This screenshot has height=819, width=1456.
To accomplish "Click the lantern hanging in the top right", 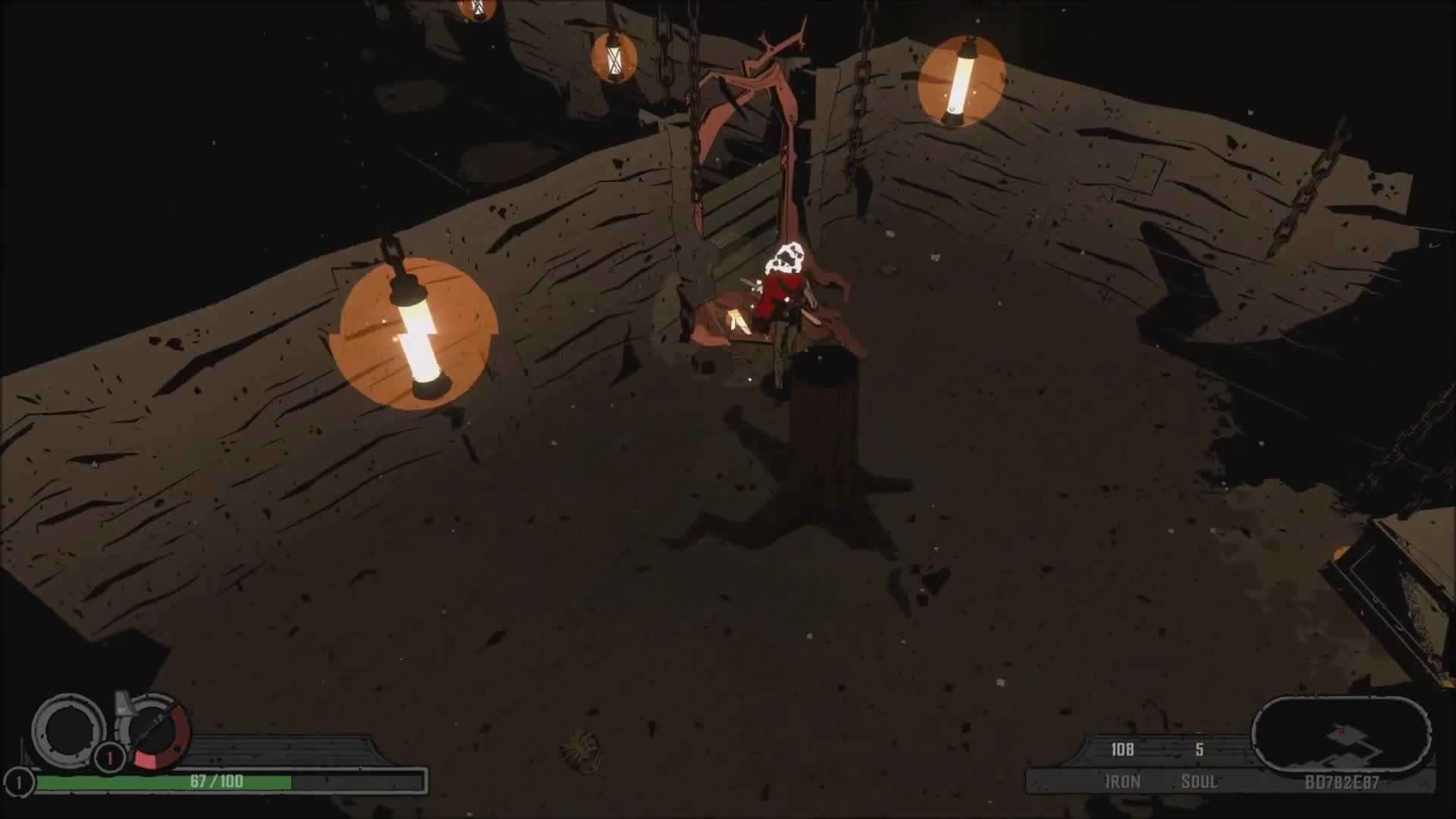I will (x=962, y=83).
